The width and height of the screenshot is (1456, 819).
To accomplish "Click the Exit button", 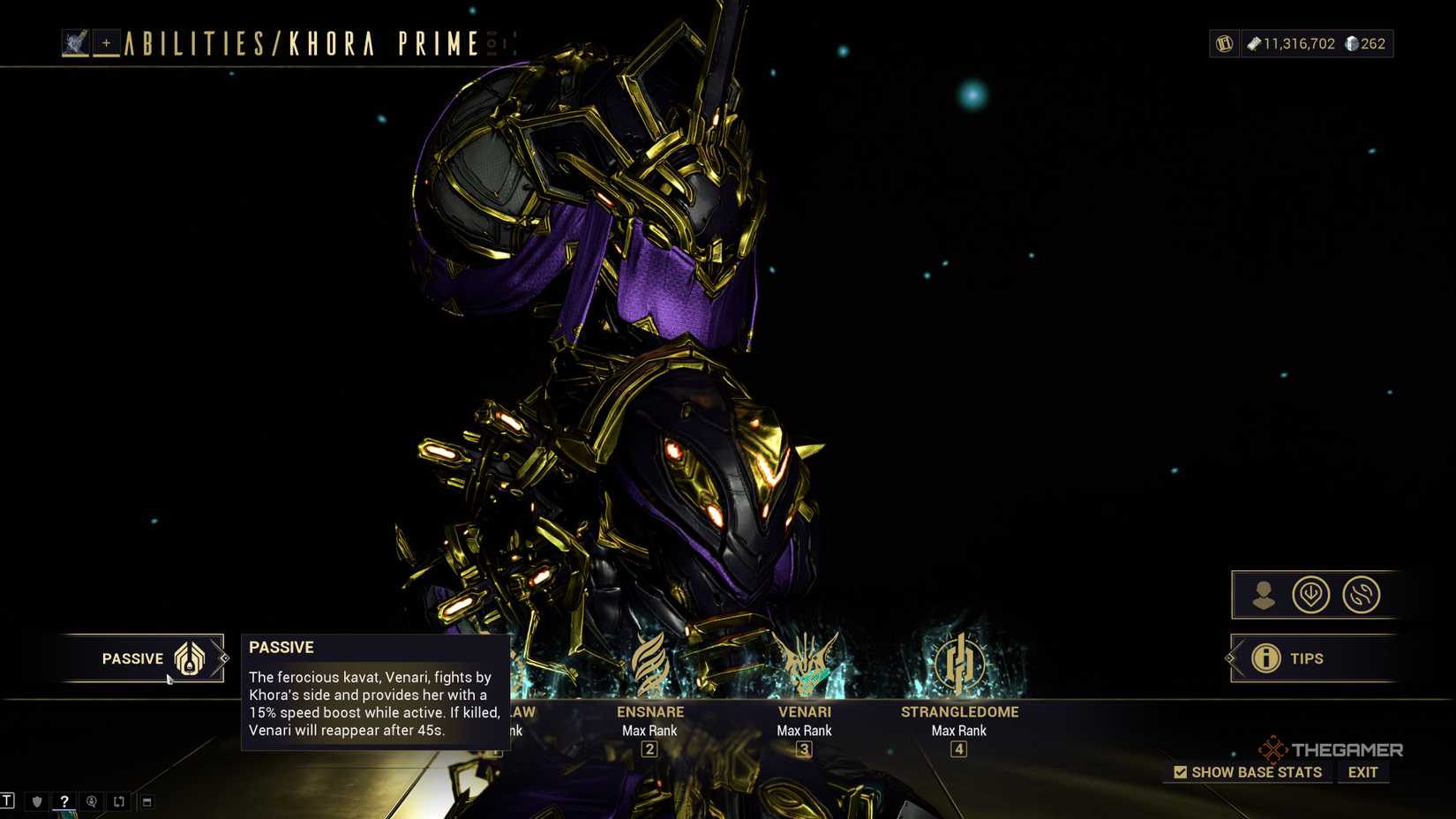I will tap(1362, 771).
